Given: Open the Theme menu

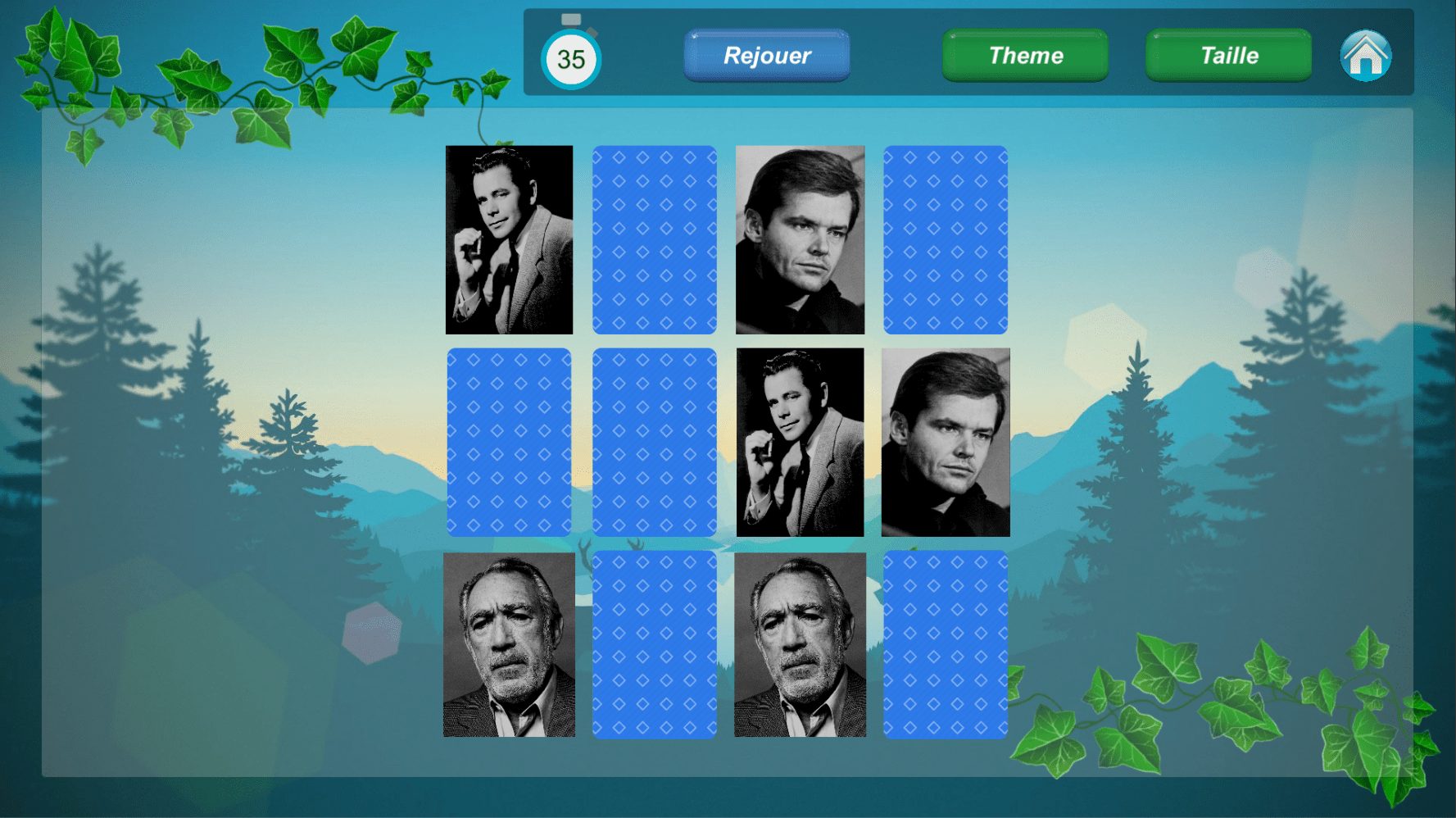Looking at the screenshot, I should click(1025, 55).
